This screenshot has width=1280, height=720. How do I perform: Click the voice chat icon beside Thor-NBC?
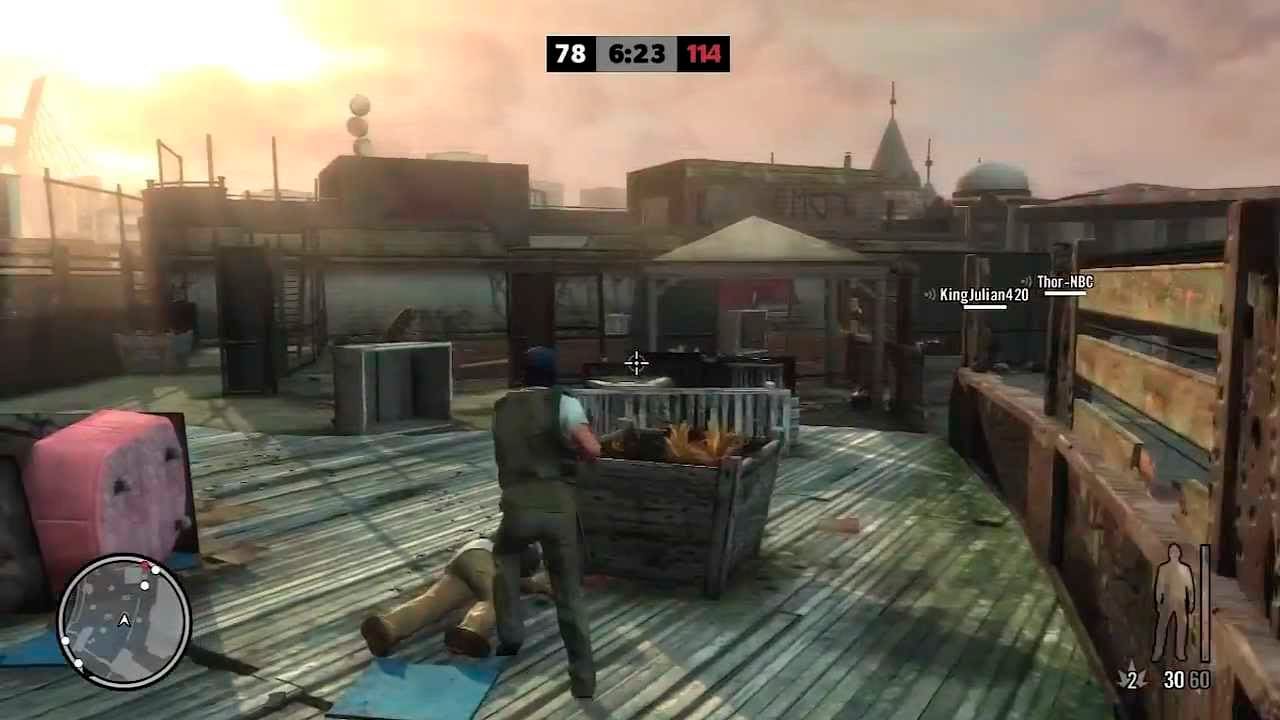[x=1027, y=281]
